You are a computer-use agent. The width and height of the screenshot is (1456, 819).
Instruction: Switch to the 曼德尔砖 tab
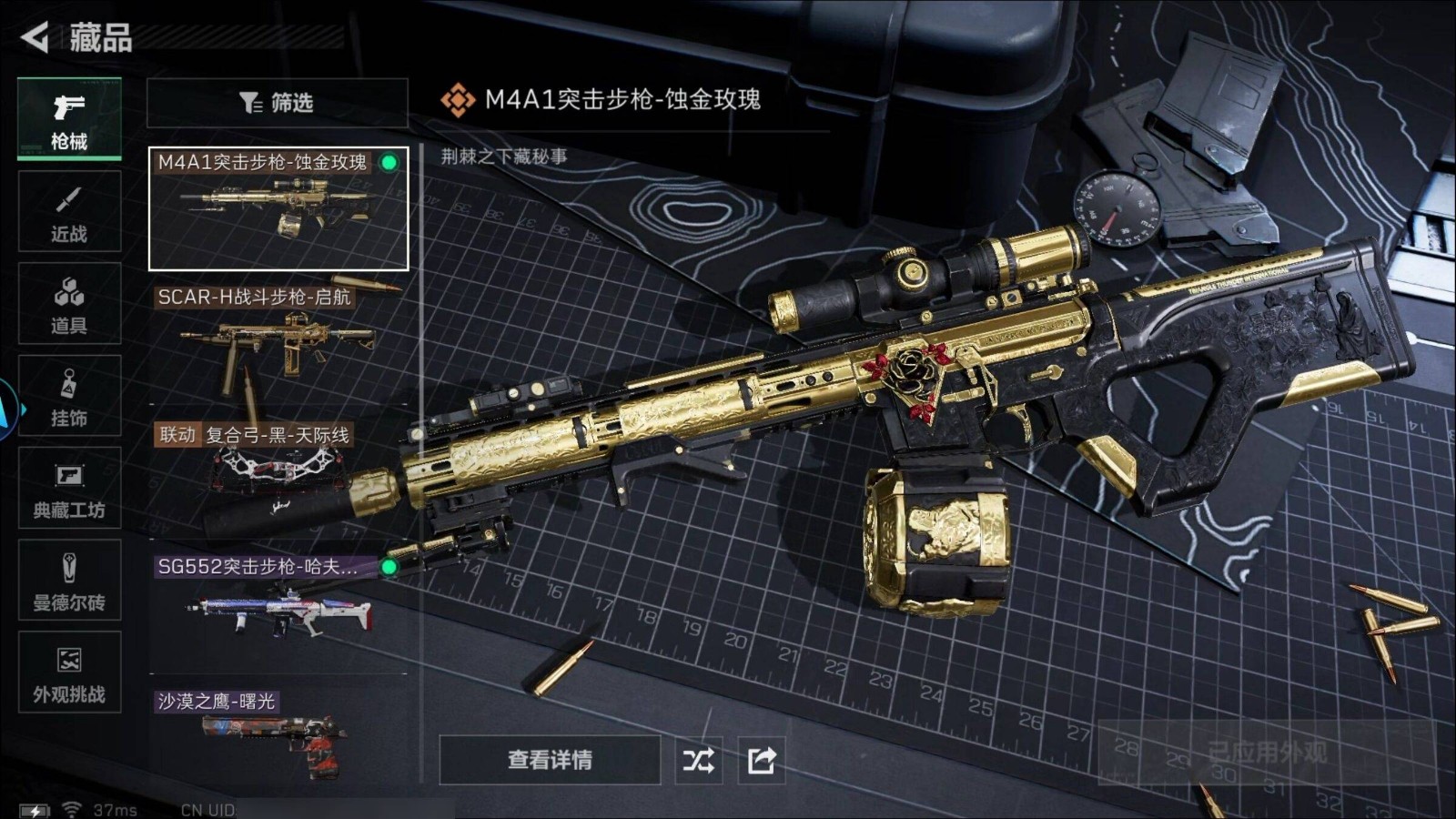(x=69, y=581)
